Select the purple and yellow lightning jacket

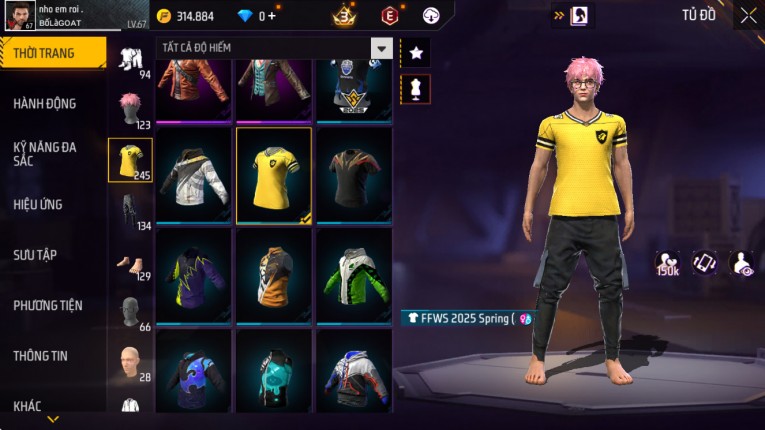pos(194,276)
